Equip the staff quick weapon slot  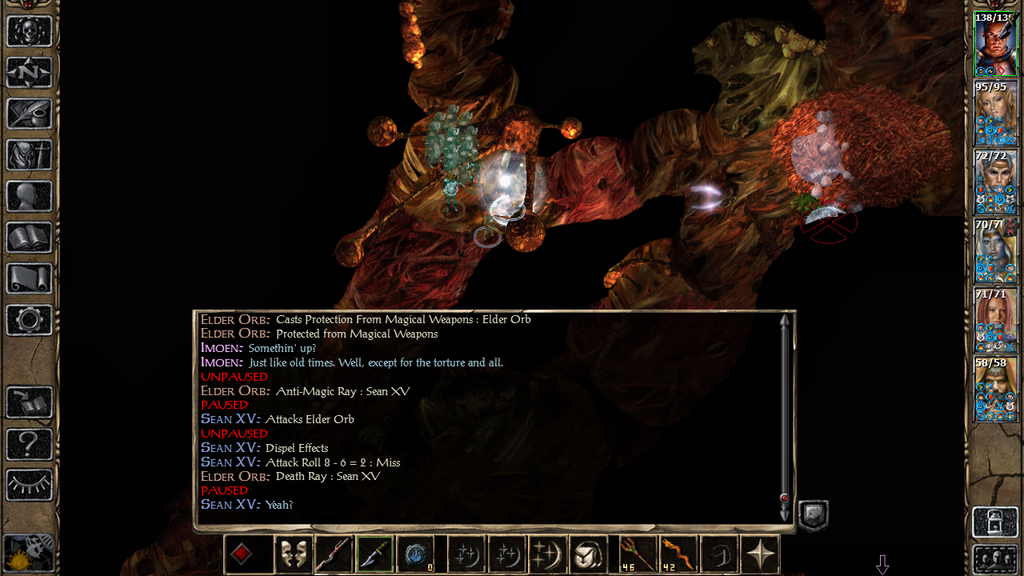pyautogui.click(x=333, y=555)
